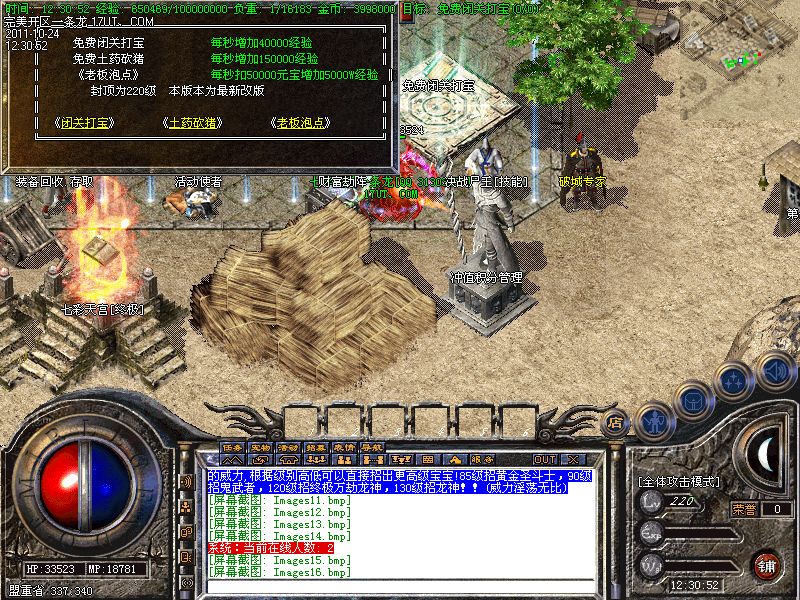Image resolution: width=800 pixels, height=600 pixels.
Task: Toggle the sound speaker icon
Action: coord(775,371)
